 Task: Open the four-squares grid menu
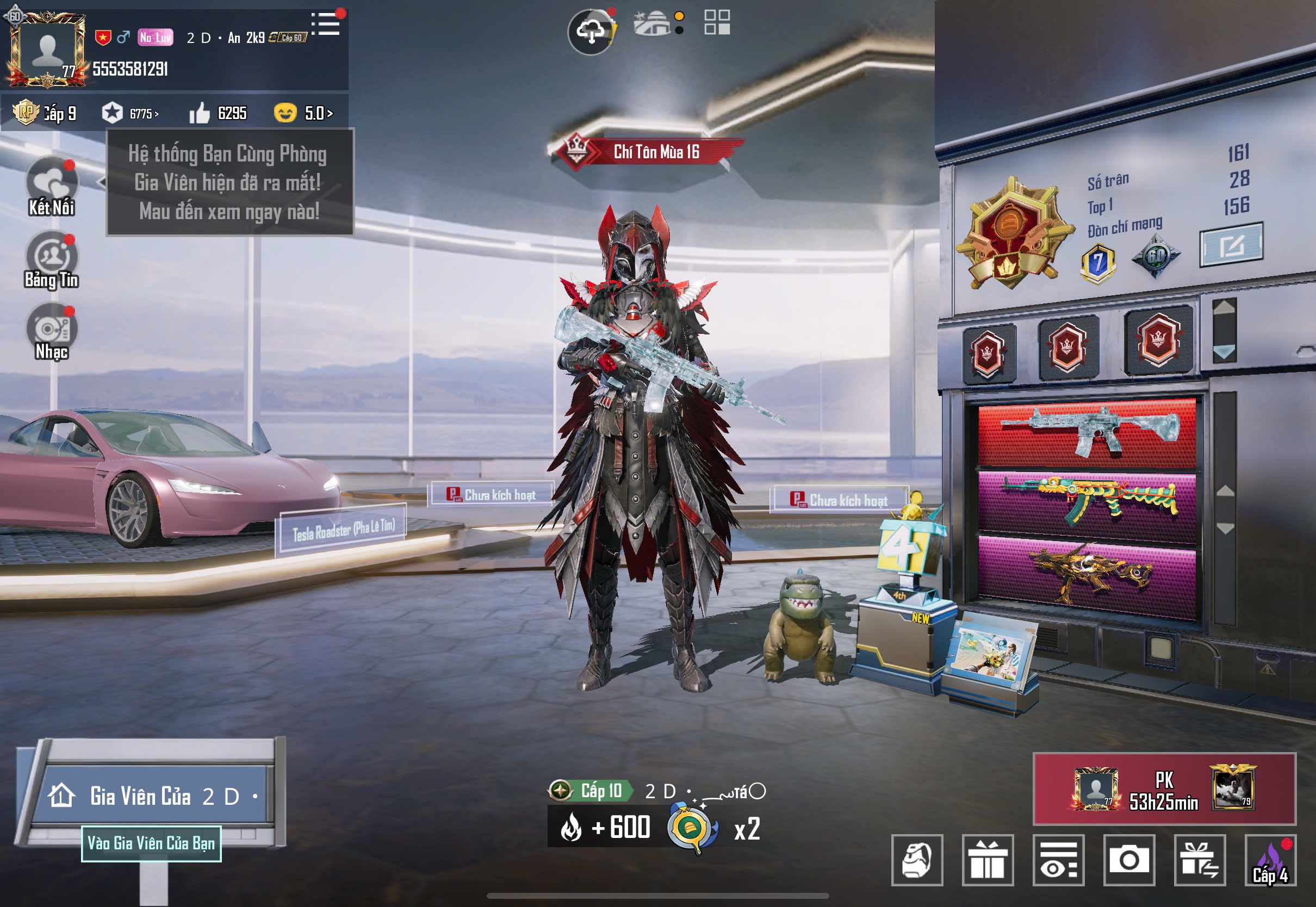717,22
